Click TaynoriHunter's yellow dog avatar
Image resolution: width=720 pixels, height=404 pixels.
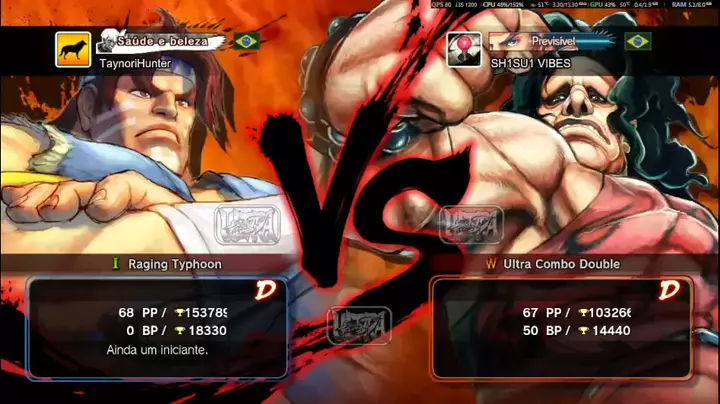tap(73, 49)
